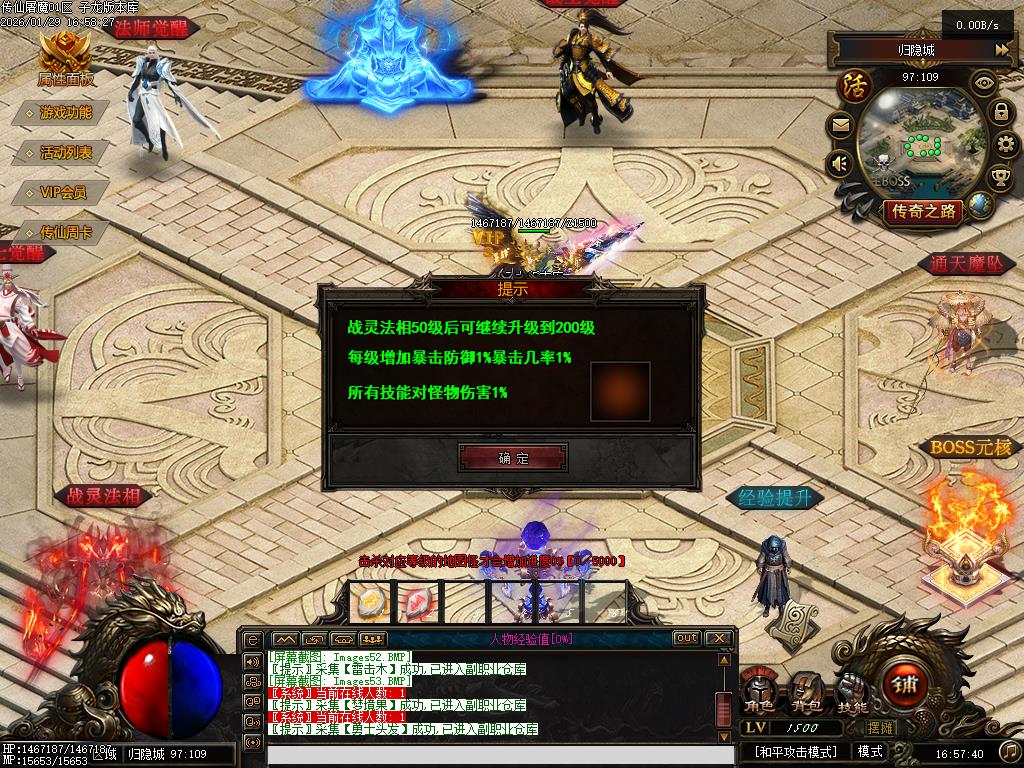Screen dimensions: 1024x768
Task: Confirm the 提示 dialog with 确定
Action: pyautogui.click(x=513, y=458)
